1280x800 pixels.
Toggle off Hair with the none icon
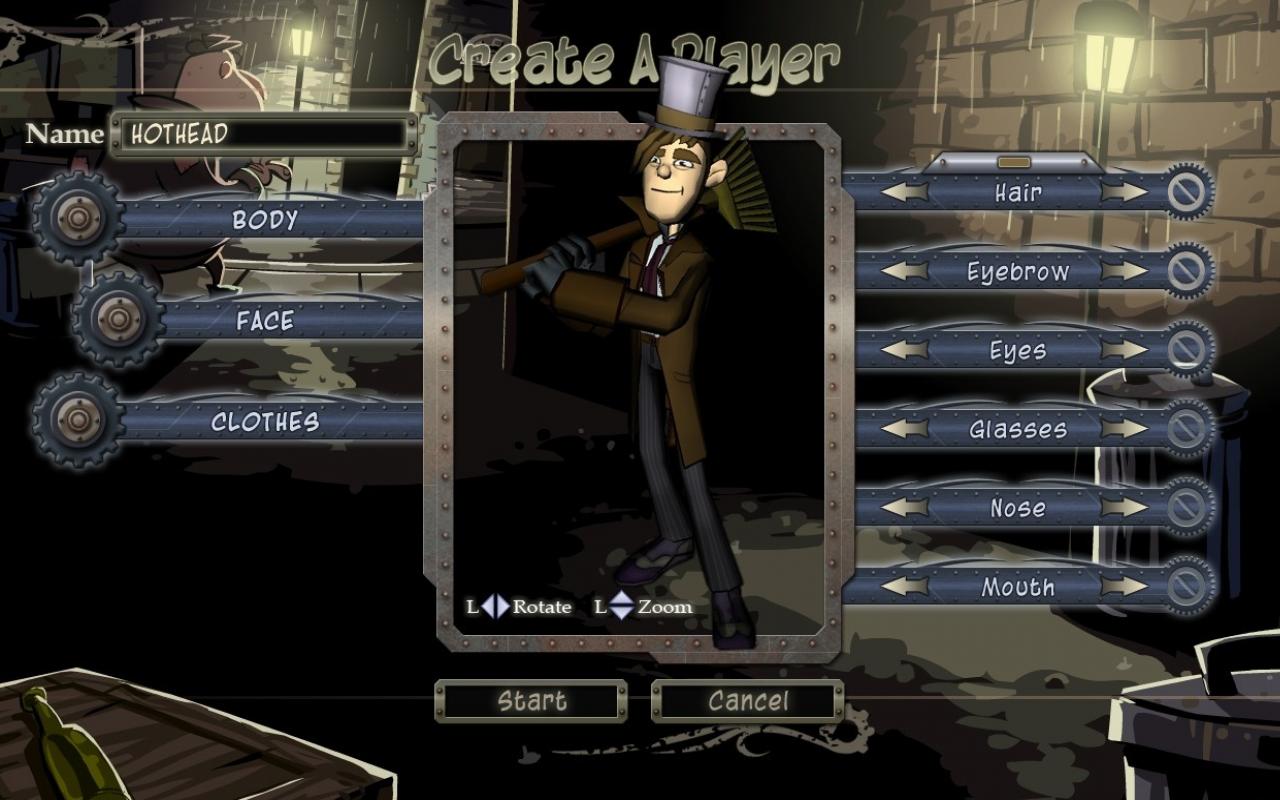[1186, 192]
